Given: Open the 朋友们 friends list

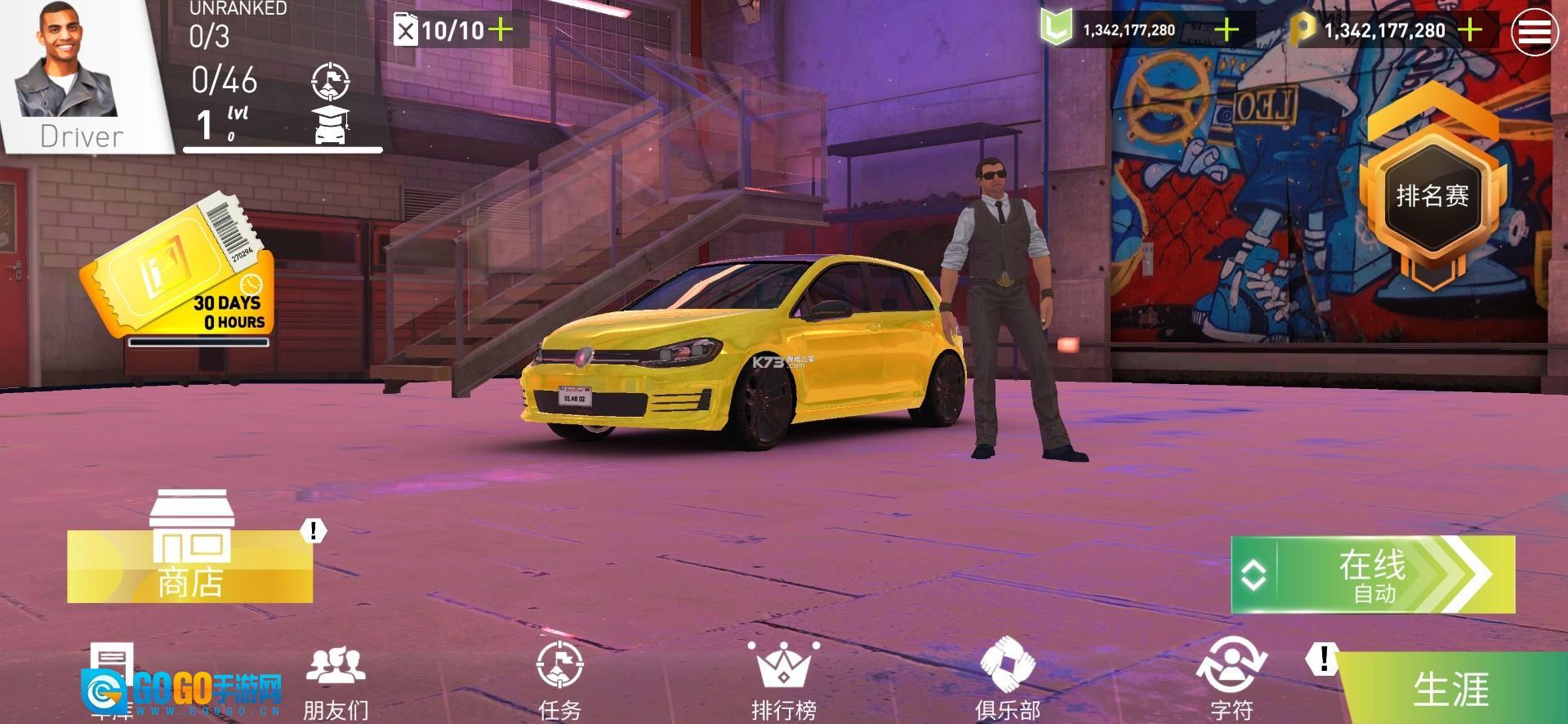Looking at the screenshot, I should coord(336,682).
